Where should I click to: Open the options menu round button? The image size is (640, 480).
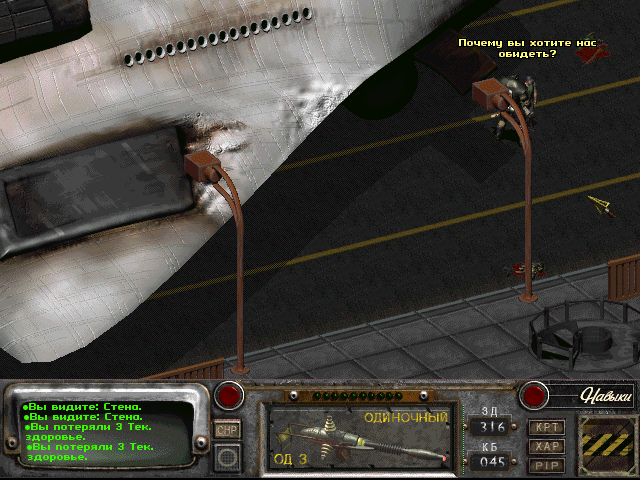pyautogui.click(x=227, y=457)
